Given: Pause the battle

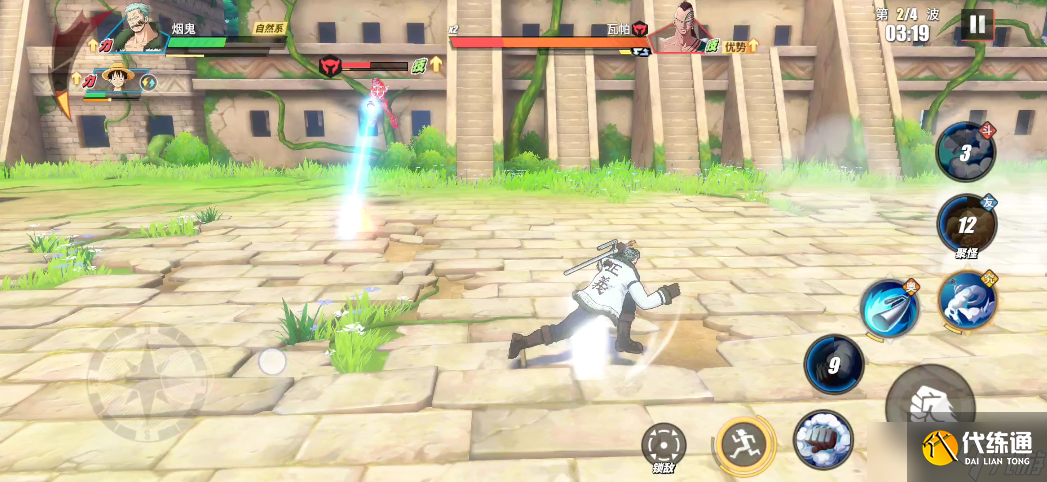Looking at the screenshot, I should (x=977, y=25).
